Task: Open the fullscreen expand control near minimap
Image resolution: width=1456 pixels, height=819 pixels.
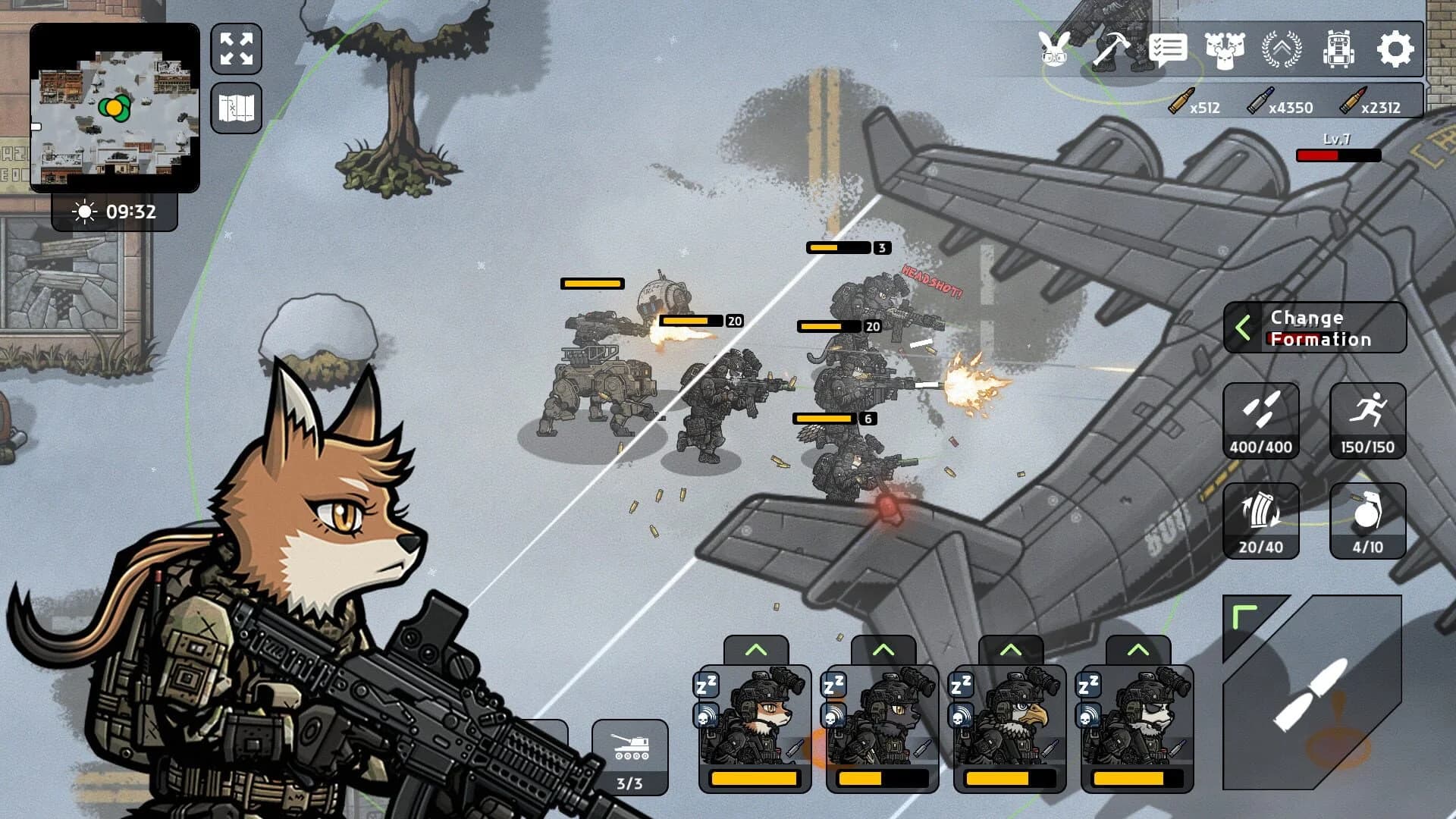Action: pyautogui.click(x=236, y=50)
